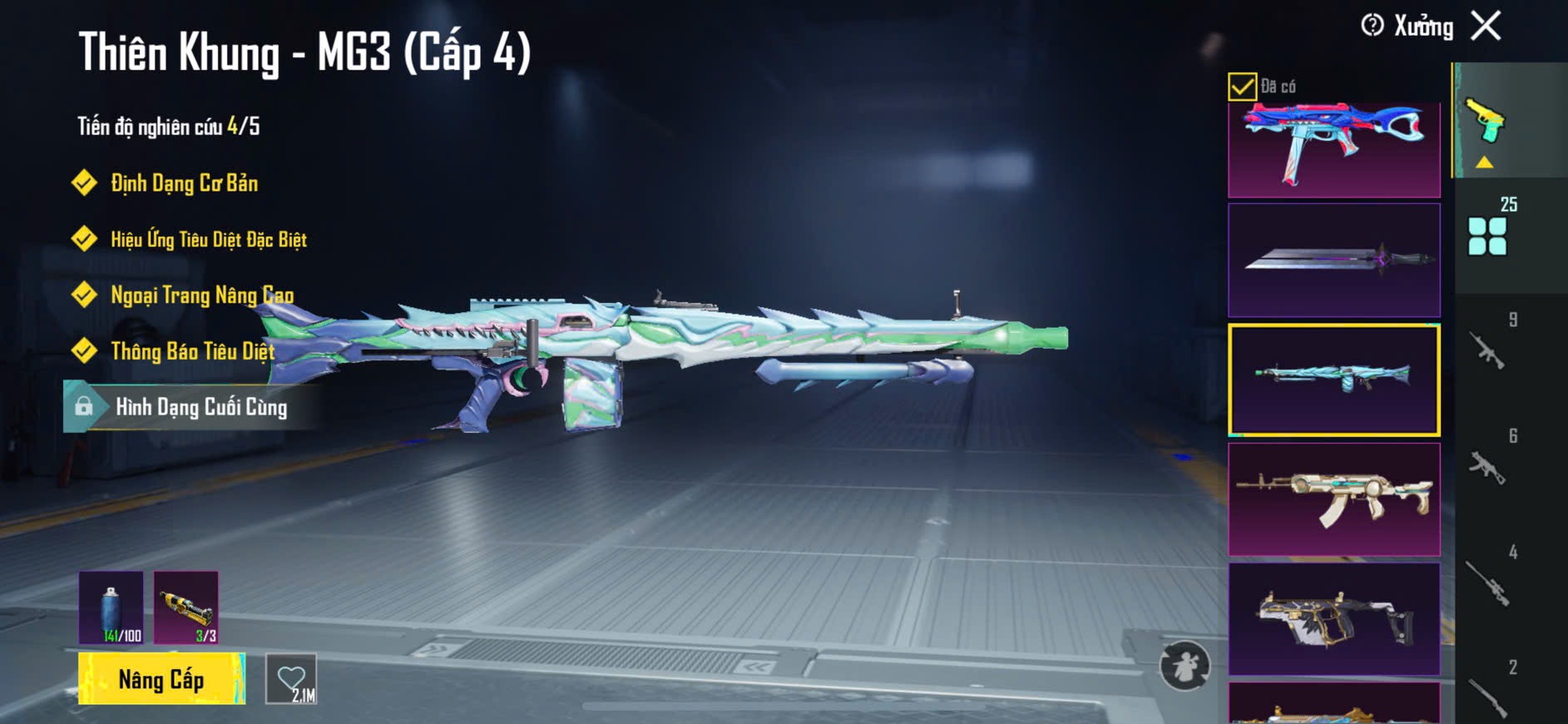Click the yellow Nâng Cấp button

click(x=161, y=679)
